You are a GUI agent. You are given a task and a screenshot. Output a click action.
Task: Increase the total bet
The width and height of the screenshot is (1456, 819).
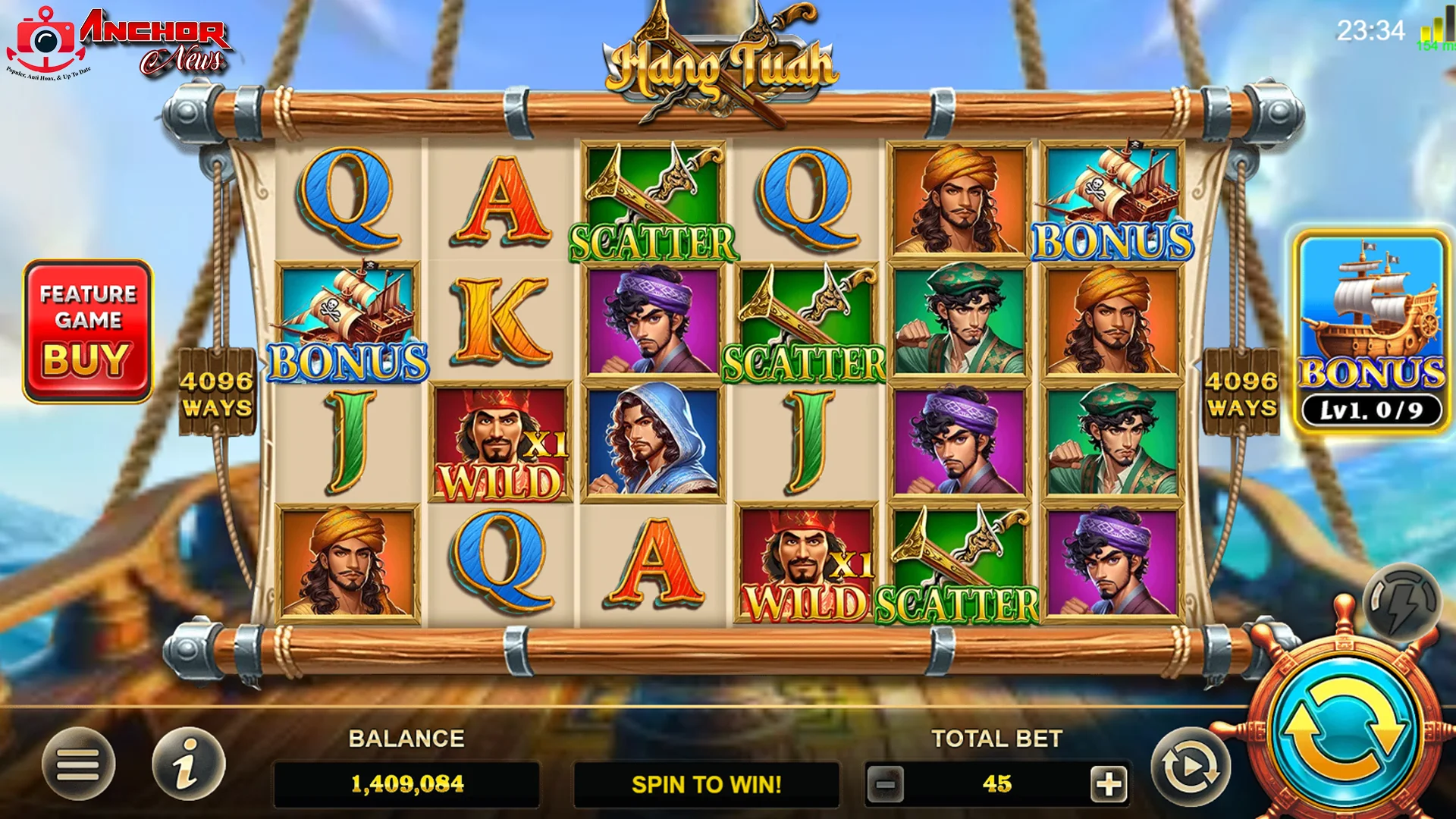click(1109, 783)
